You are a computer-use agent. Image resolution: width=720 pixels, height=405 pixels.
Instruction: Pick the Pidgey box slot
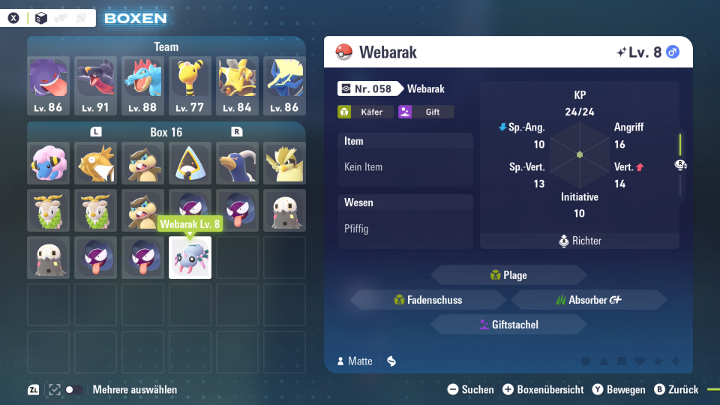tap(285, 163)
